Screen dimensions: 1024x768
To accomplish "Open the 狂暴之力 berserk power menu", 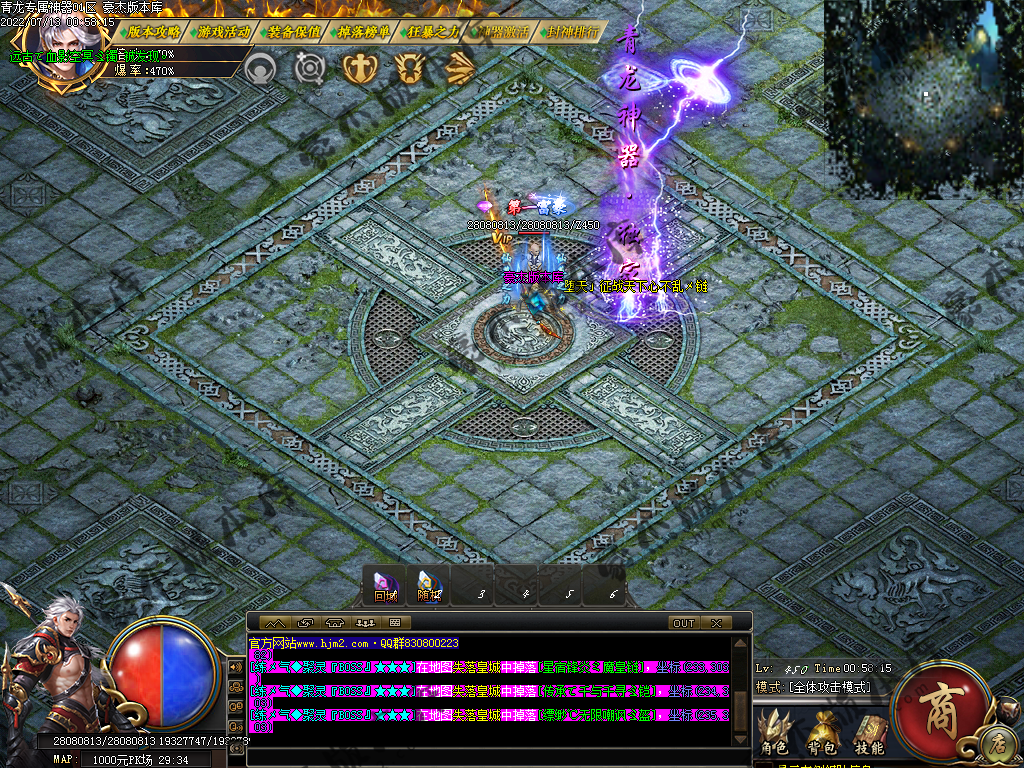I will [x=434, y=31].
